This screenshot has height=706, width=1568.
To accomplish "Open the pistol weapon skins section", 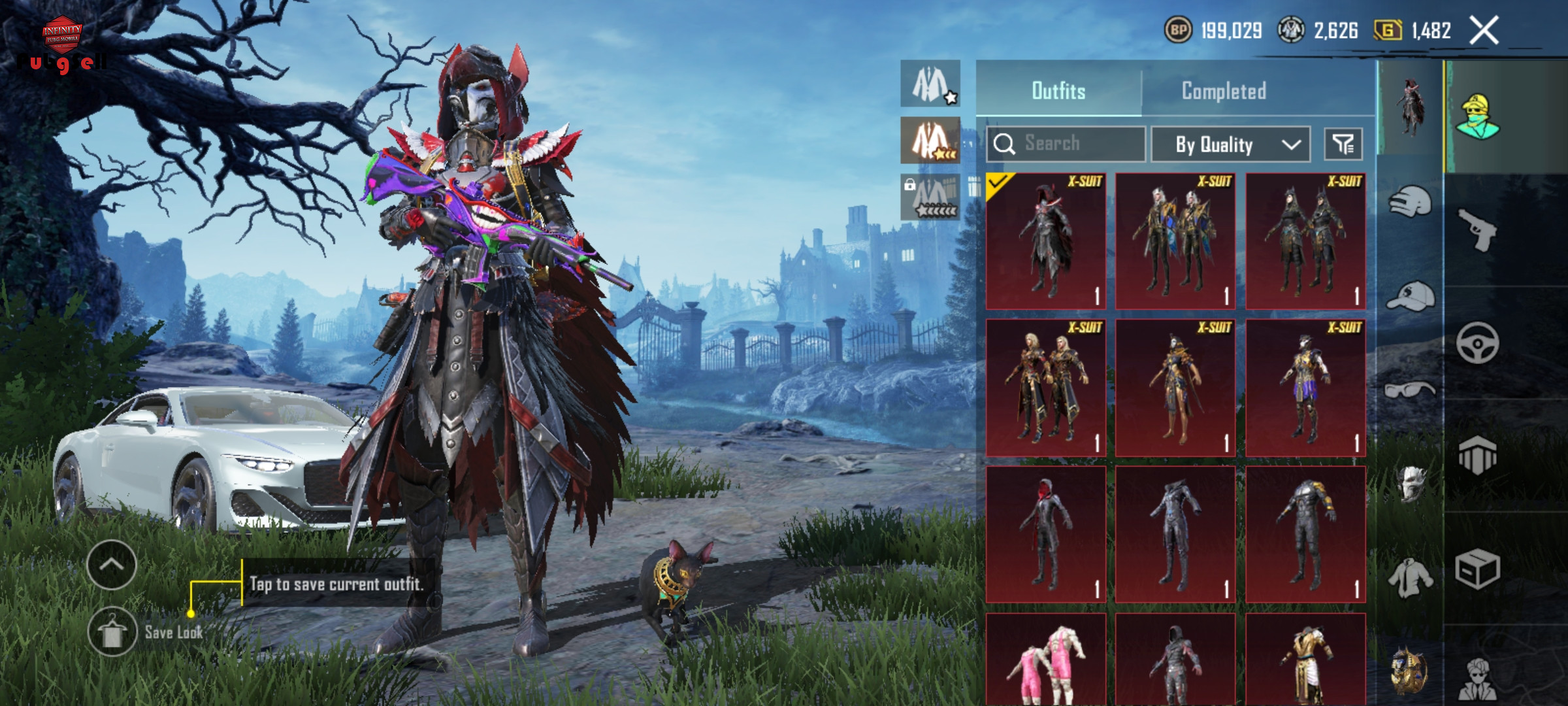I will (1477, 229).
